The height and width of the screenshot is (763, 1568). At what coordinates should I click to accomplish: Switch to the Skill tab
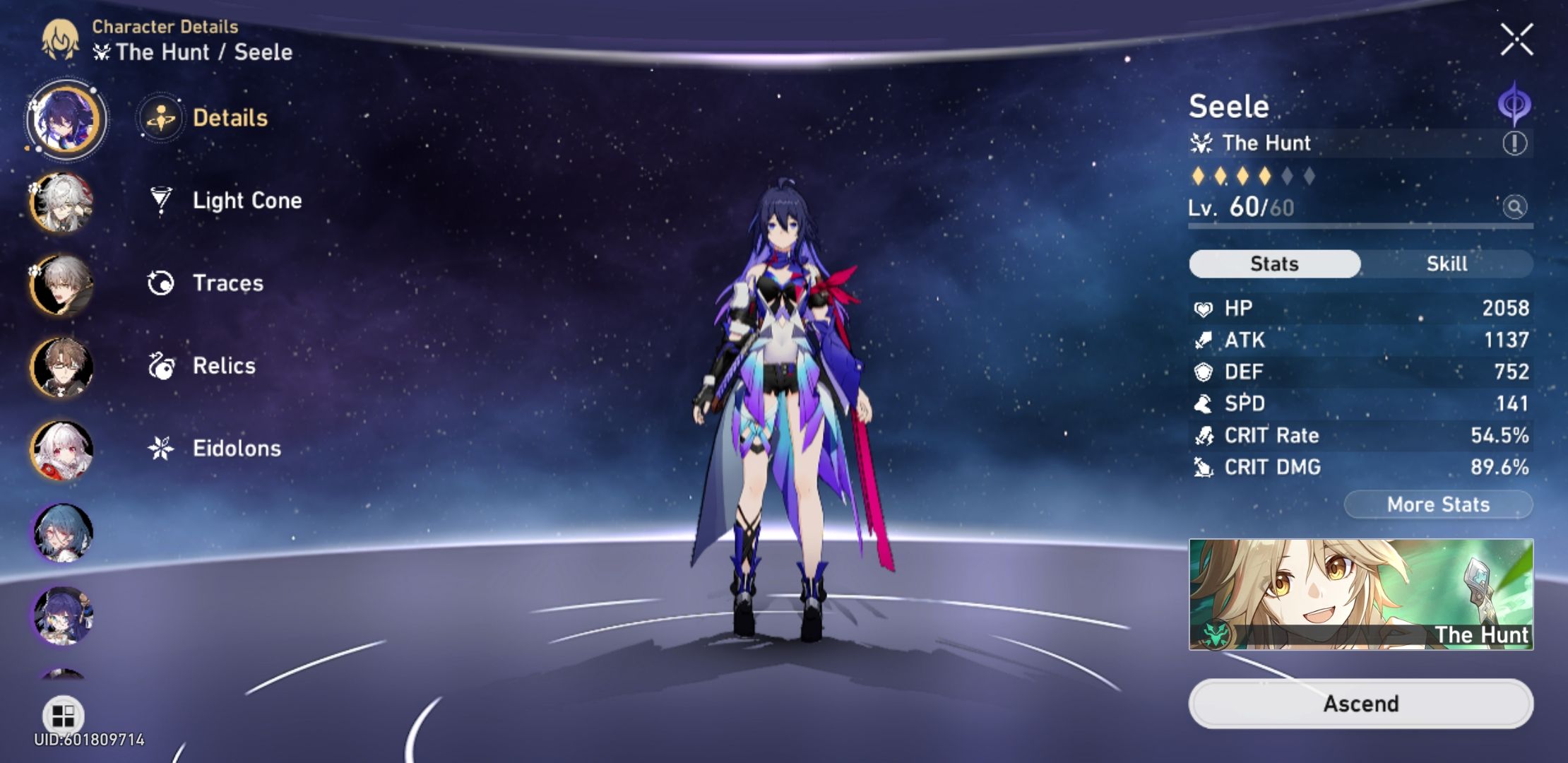click(x=1447, y=263)
